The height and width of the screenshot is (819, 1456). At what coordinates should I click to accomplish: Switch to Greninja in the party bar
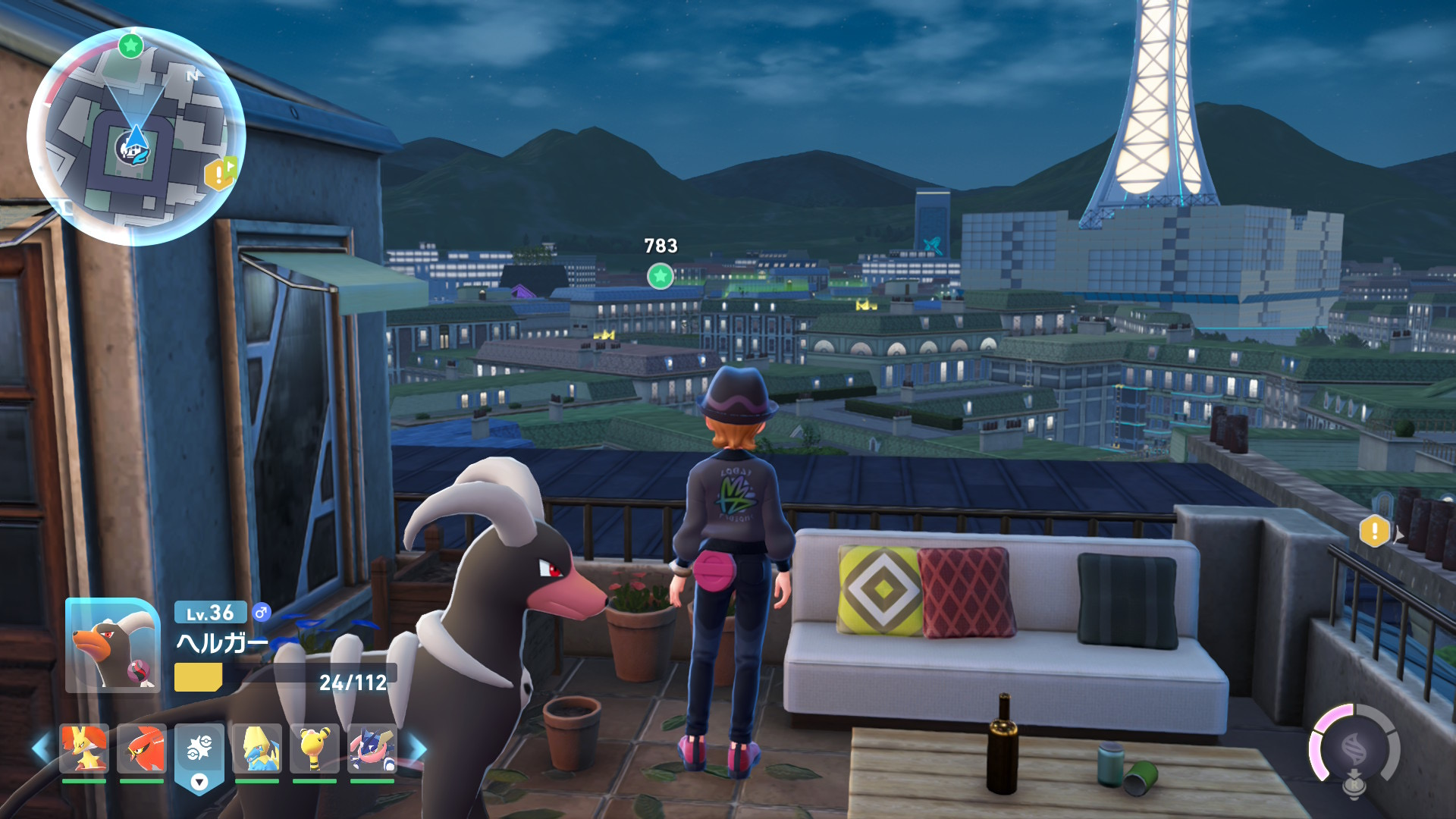point(372,748)
